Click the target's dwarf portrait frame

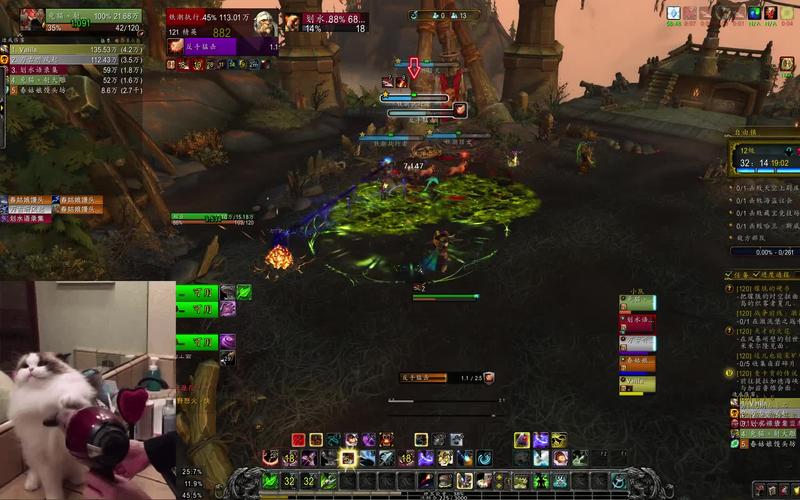(267, 24)
